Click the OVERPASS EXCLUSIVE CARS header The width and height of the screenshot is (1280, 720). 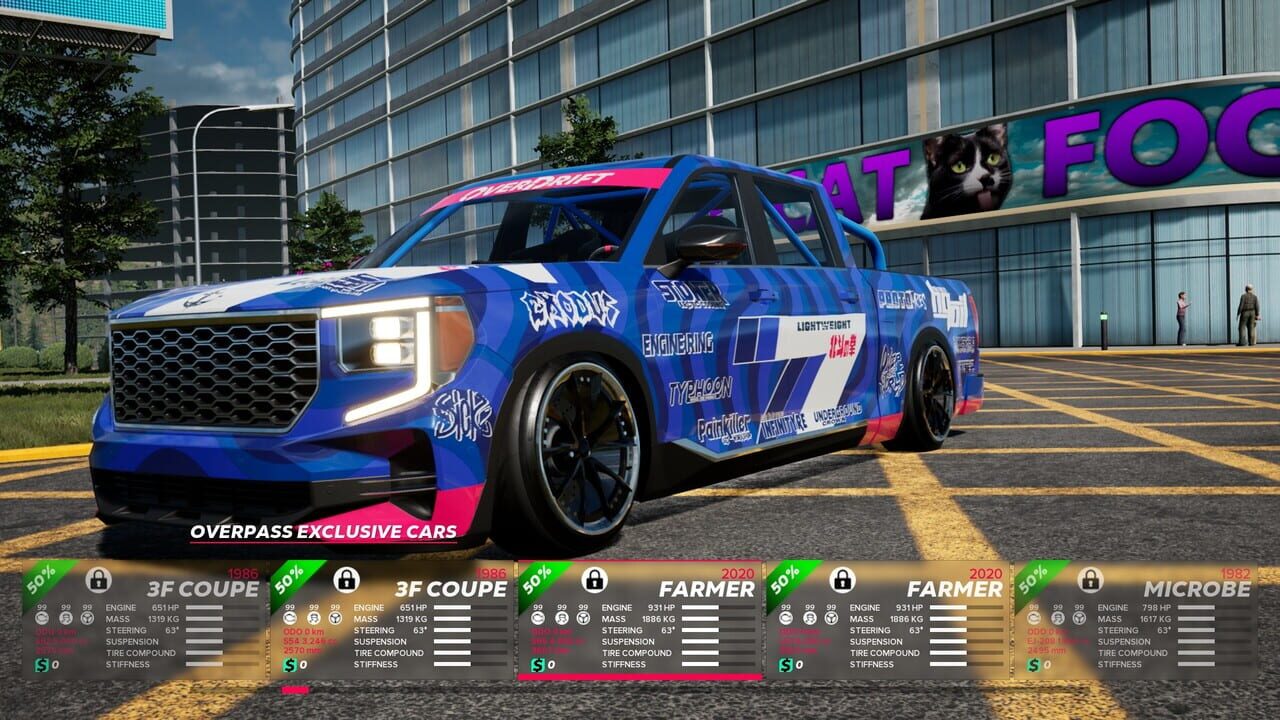tap(320, 533)
